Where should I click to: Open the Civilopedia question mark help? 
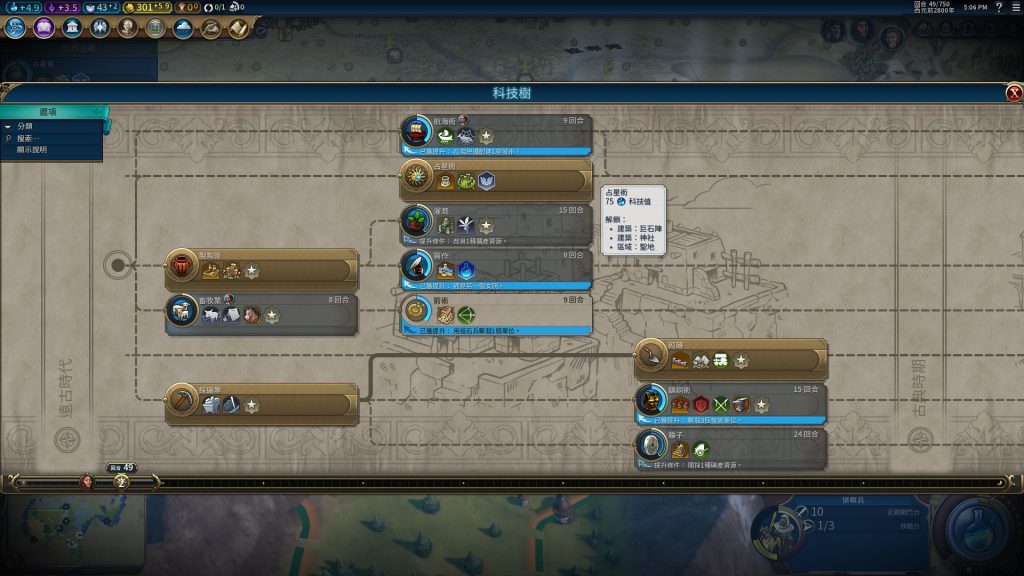click(x=999, y=8)
